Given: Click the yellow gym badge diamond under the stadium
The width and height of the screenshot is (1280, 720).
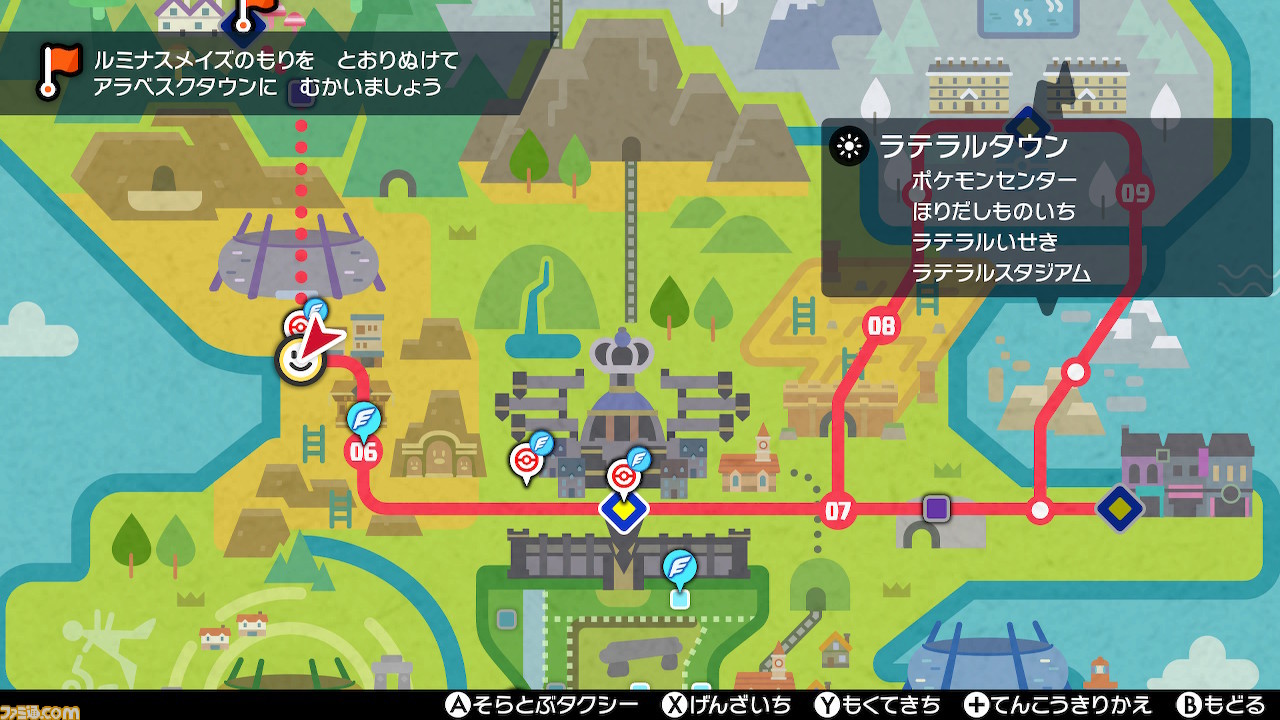Looking at the screenshot, I should [x=625, y=510].
